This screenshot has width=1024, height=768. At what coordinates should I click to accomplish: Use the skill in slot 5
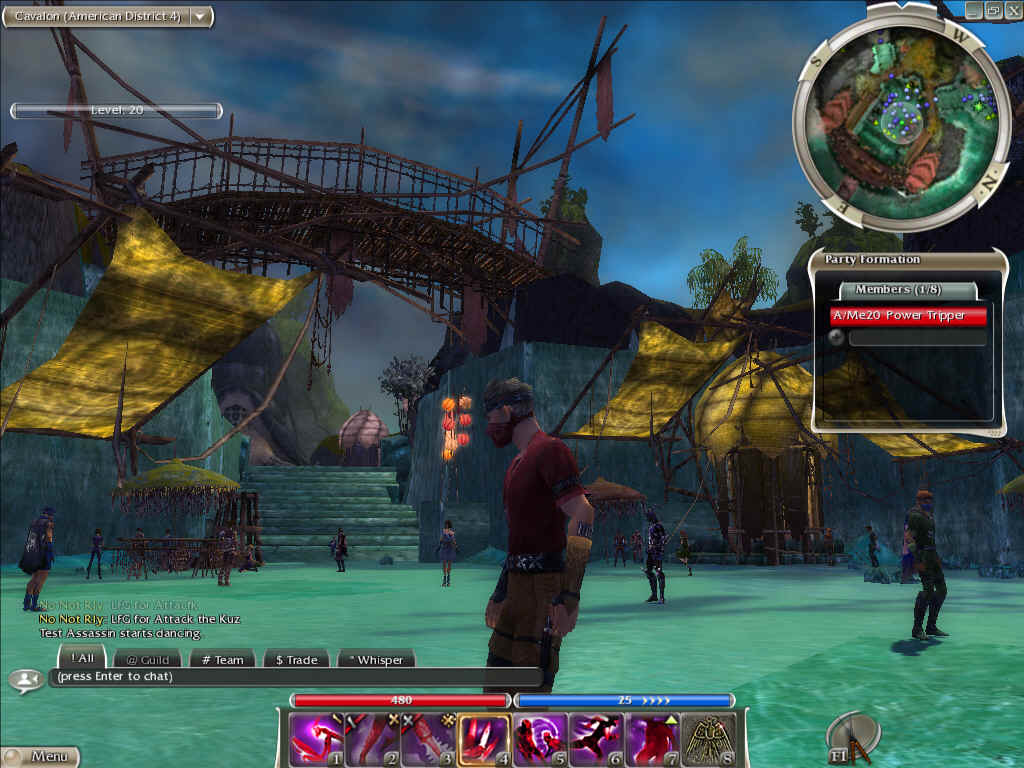[539, 739]
